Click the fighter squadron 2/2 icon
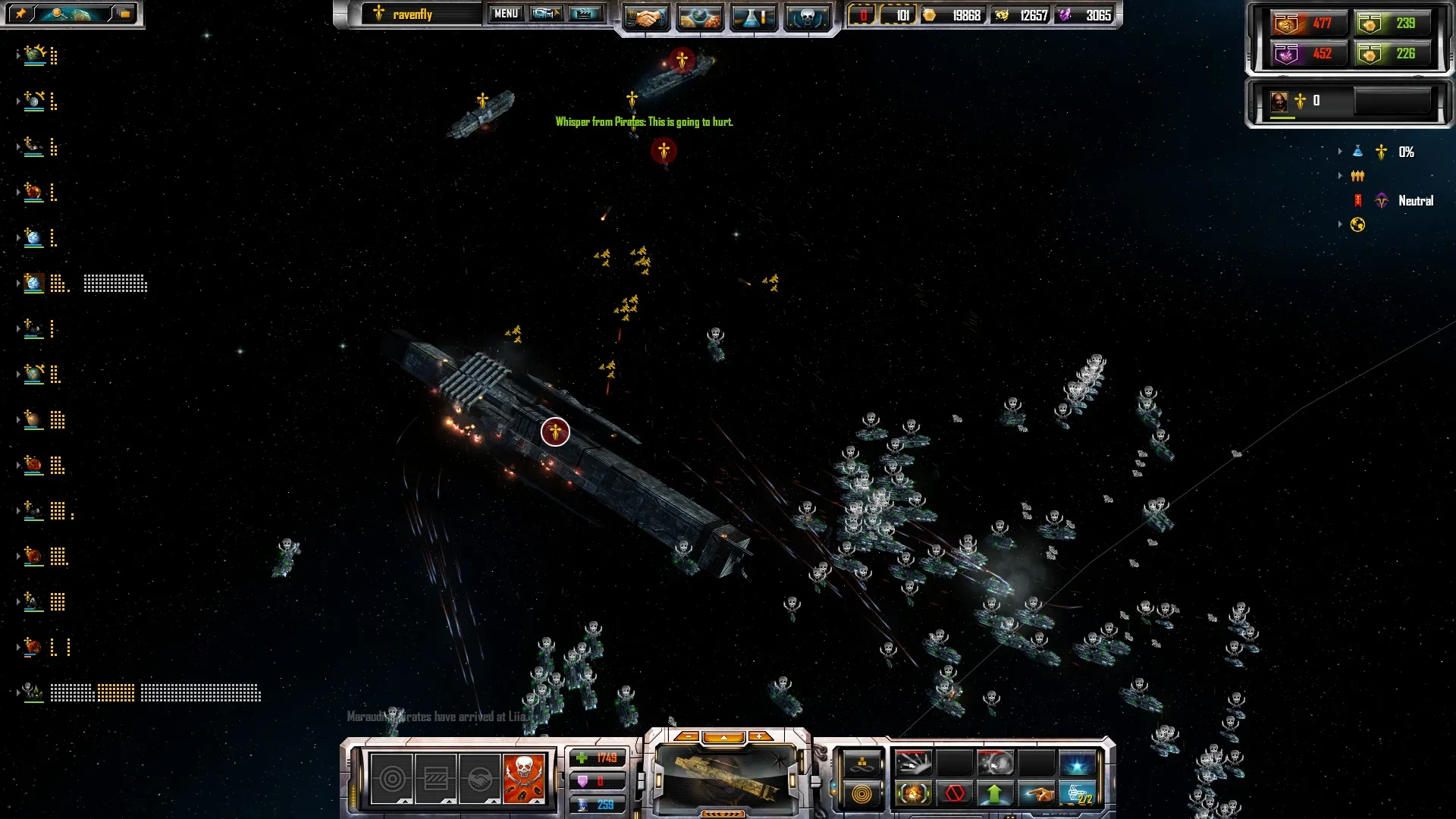This screenshot has width=1456, height=819. tap(1077, 794)
